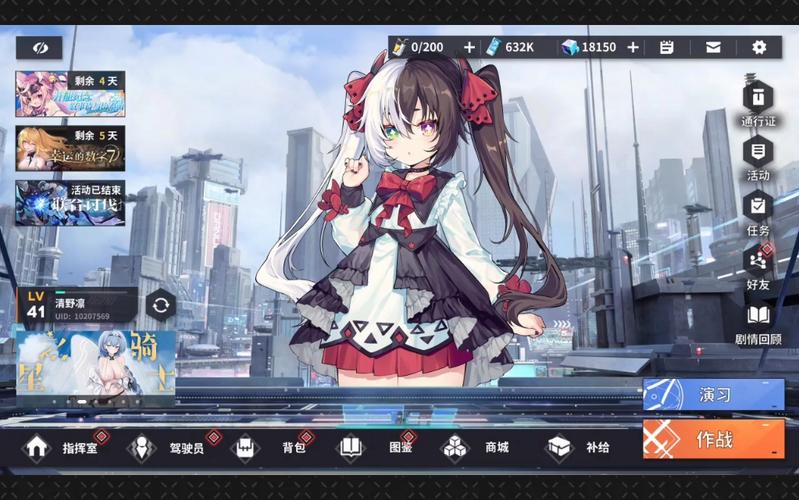
Task: Open the 剧情回顾 story review
Action: (x=758, y=318)
